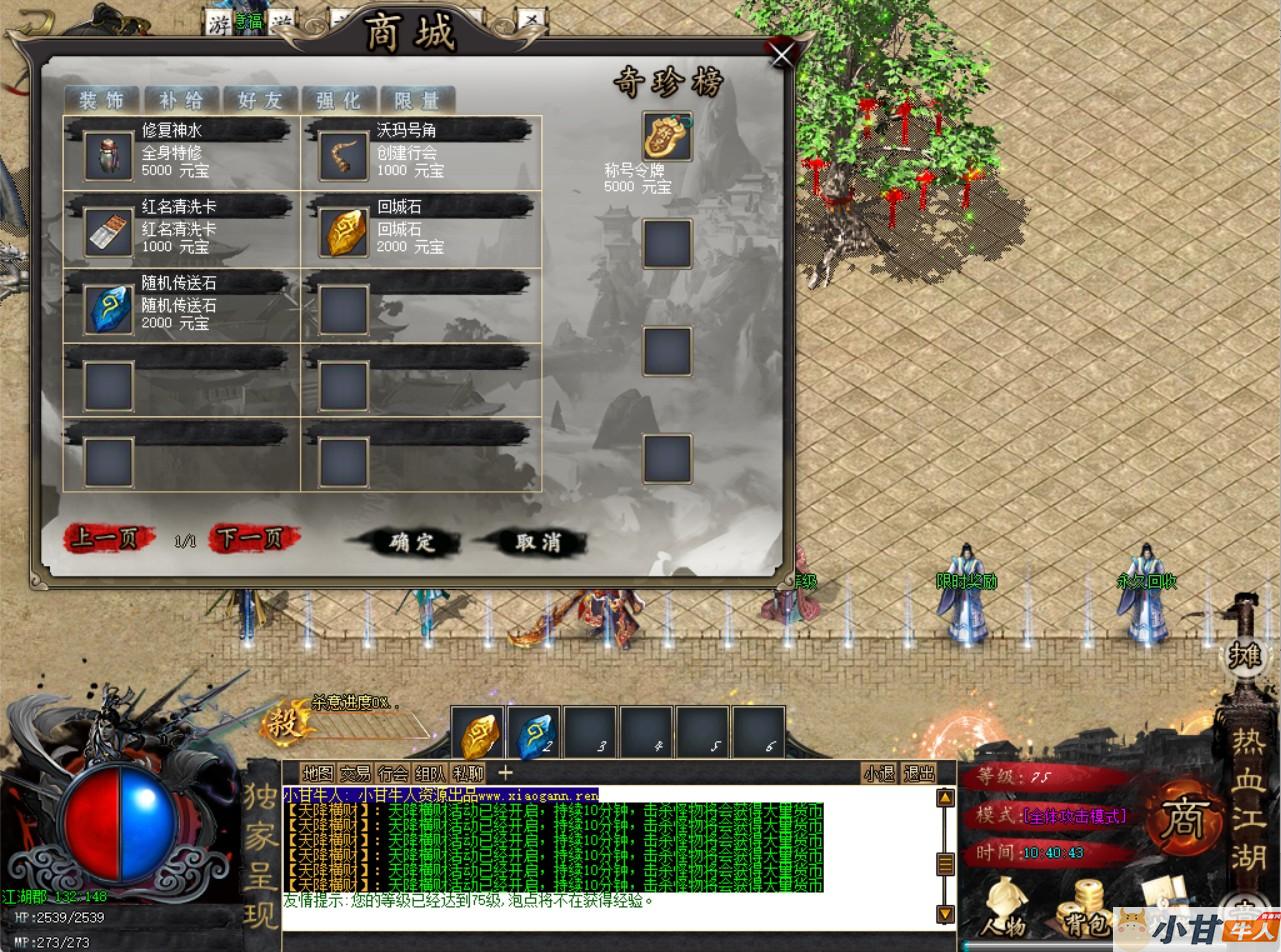Open the 地图 map from the chat bar
The height and width of the screenshot is (952, 1281).
click(318, 773)
